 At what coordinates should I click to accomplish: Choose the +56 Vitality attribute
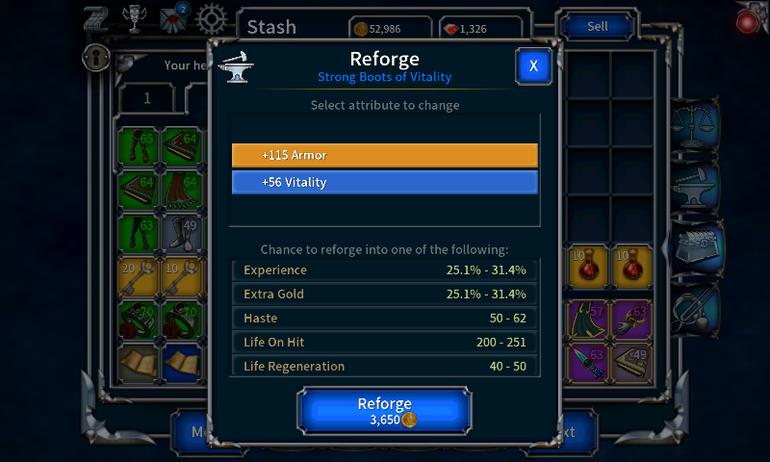pyautogui.click(x=385, y=182)
